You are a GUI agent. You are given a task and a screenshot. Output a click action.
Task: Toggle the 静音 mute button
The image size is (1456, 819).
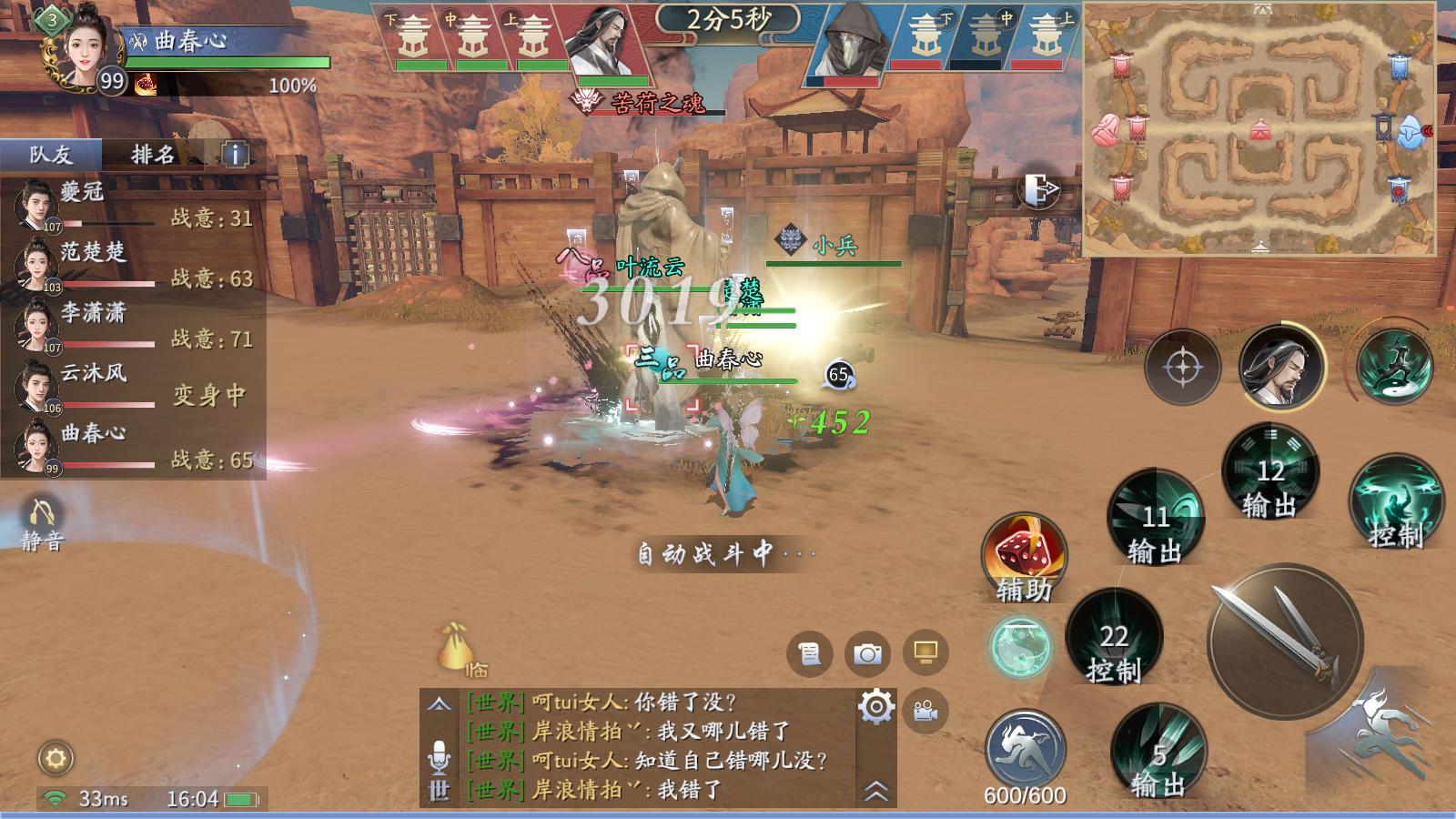[x=41, y=523]
